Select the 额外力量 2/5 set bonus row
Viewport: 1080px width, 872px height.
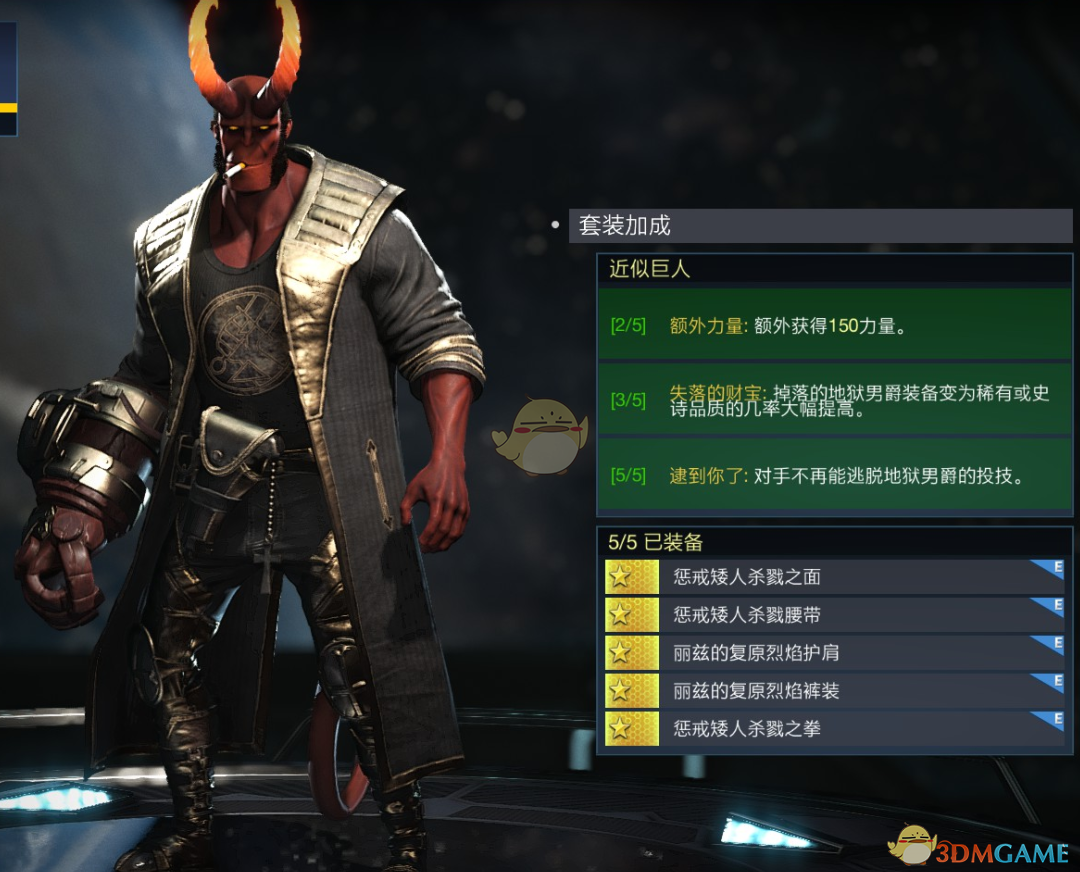point(834,325)
